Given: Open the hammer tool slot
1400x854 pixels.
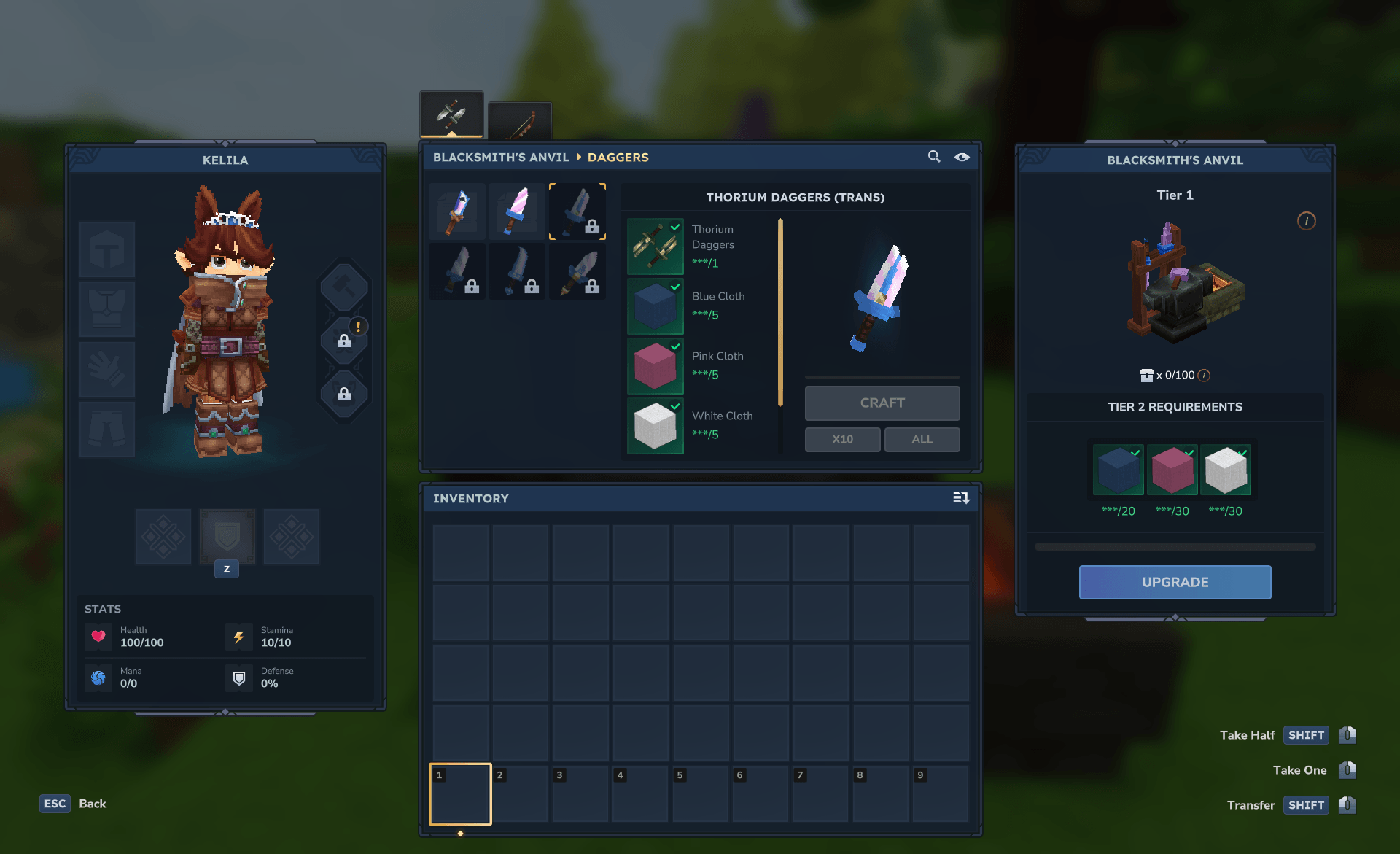Looking at the screenshot, I should (343, 287).
